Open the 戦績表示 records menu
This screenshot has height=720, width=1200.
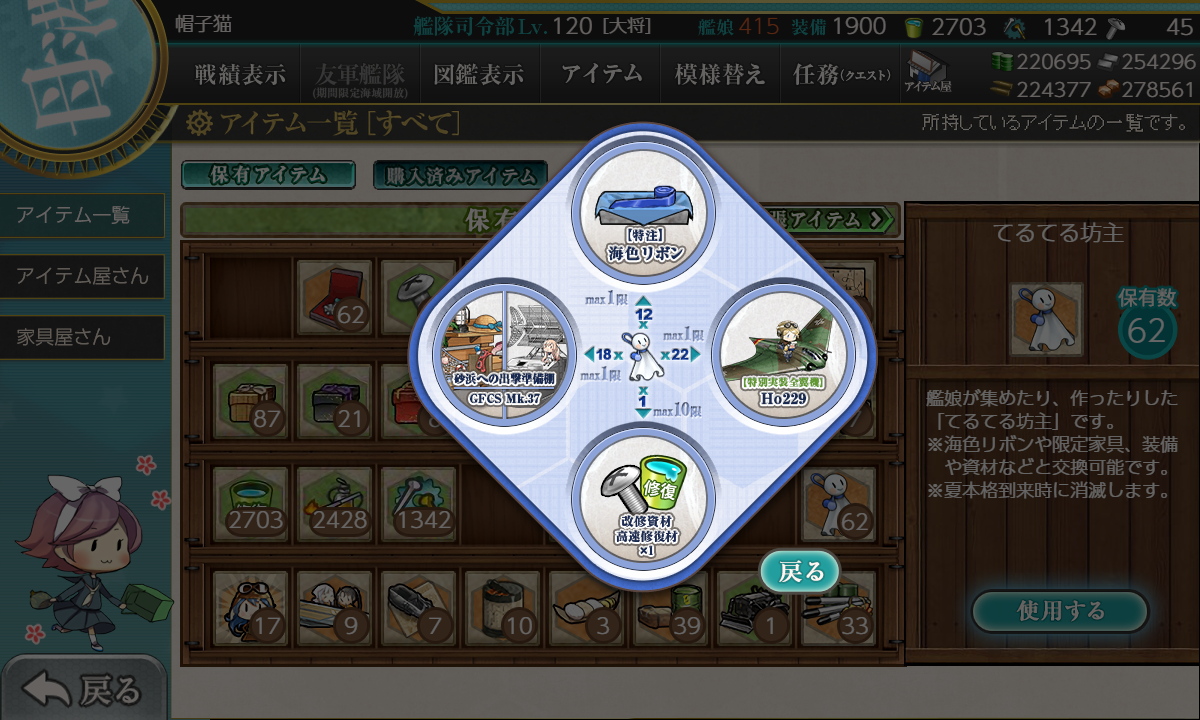tap(239, 74)
